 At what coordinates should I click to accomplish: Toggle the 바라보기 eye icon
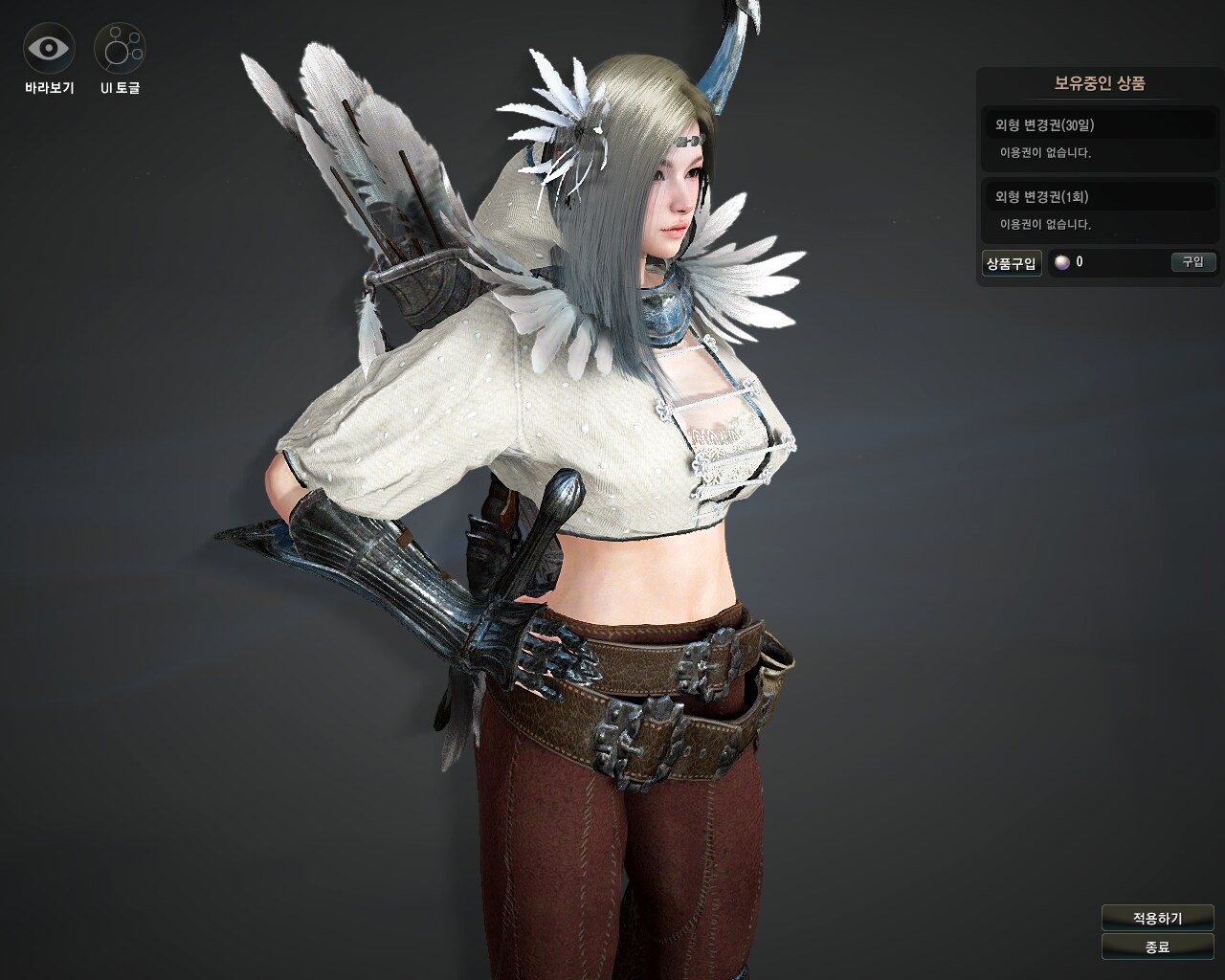click(x=48, y=49)
